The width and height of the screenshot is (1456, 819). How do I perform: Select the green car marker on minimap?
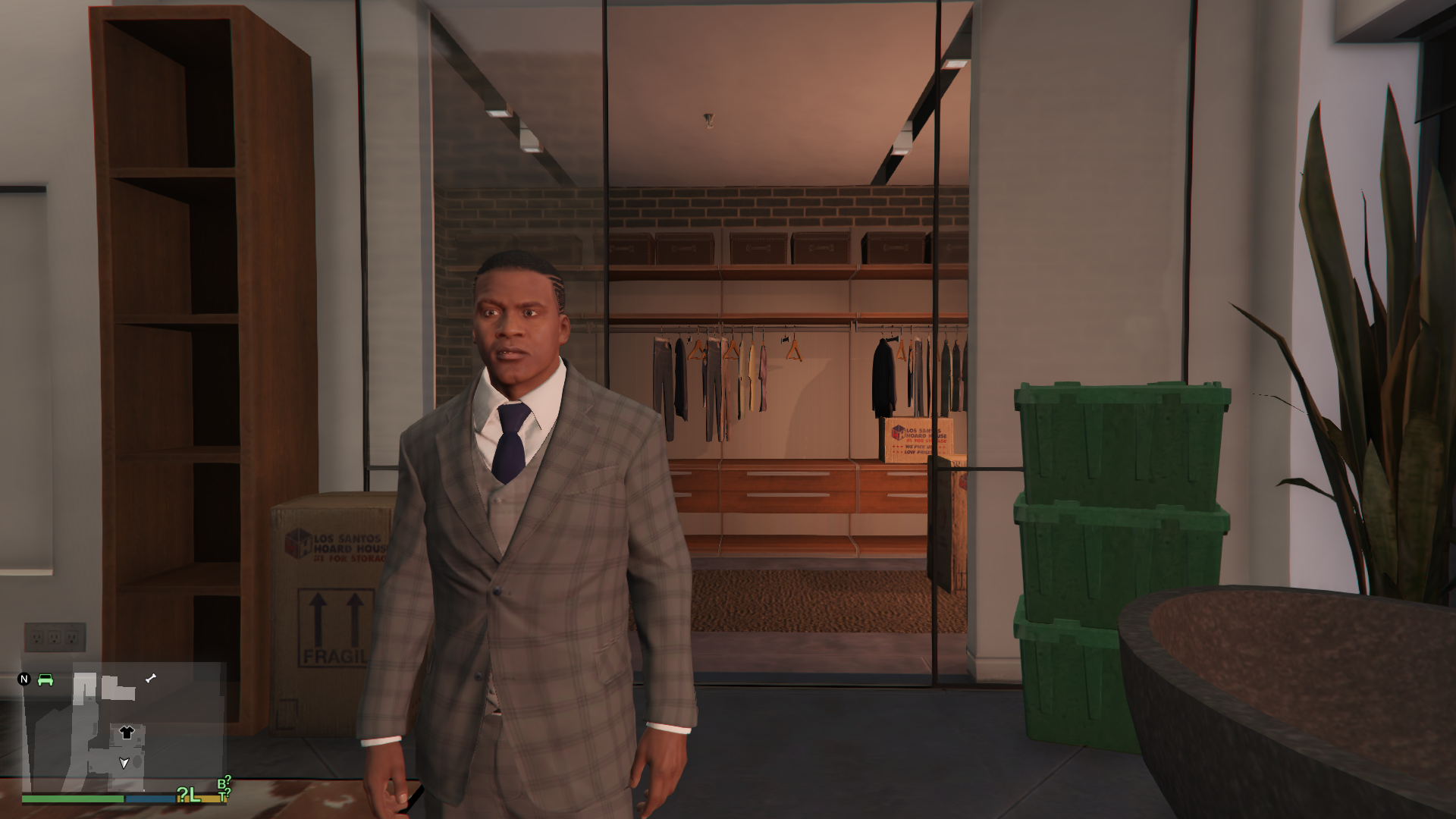coord(45,679)
